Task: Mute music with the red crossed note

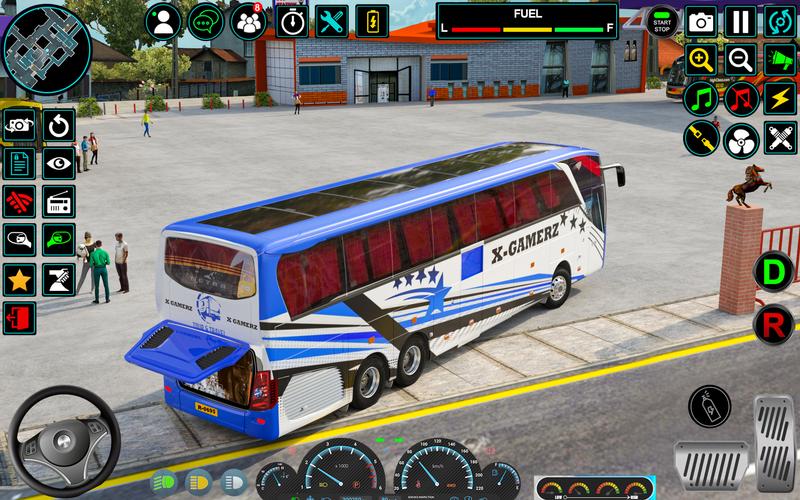Action: pos(740,99)
